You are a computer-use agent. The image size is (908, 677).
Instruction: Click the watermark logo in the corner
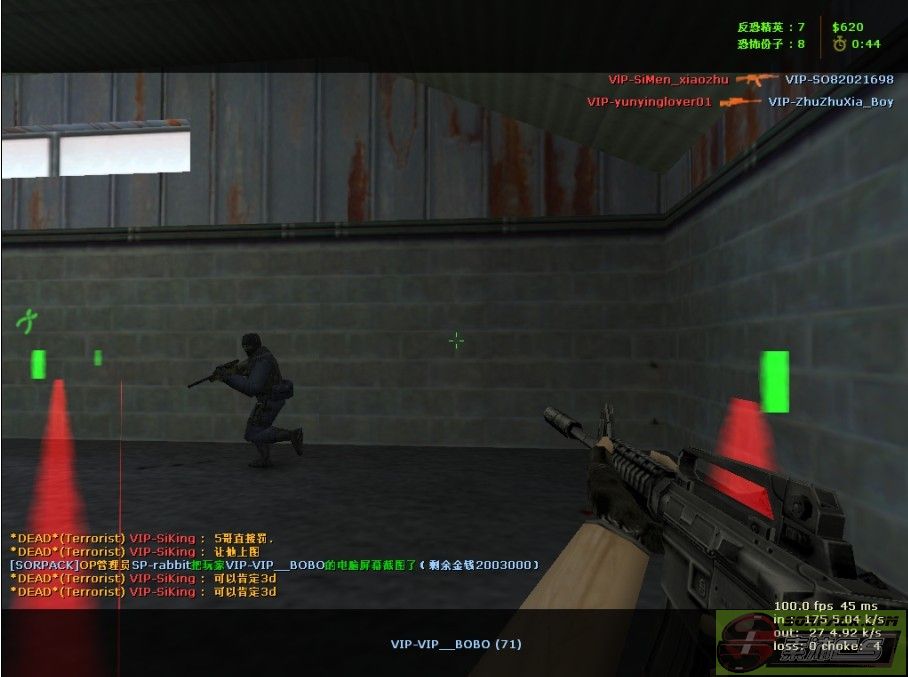811,642
